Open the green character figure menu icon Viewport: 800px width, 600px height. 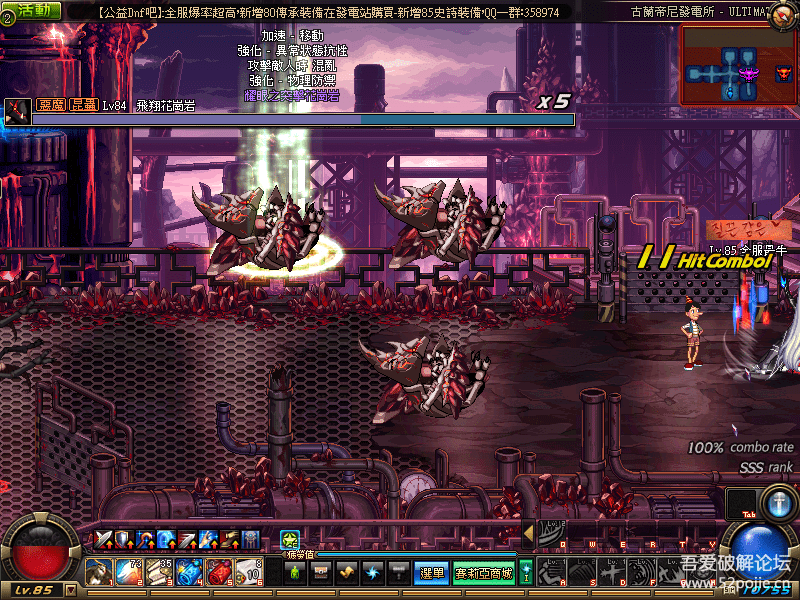(x=294, y=573)
